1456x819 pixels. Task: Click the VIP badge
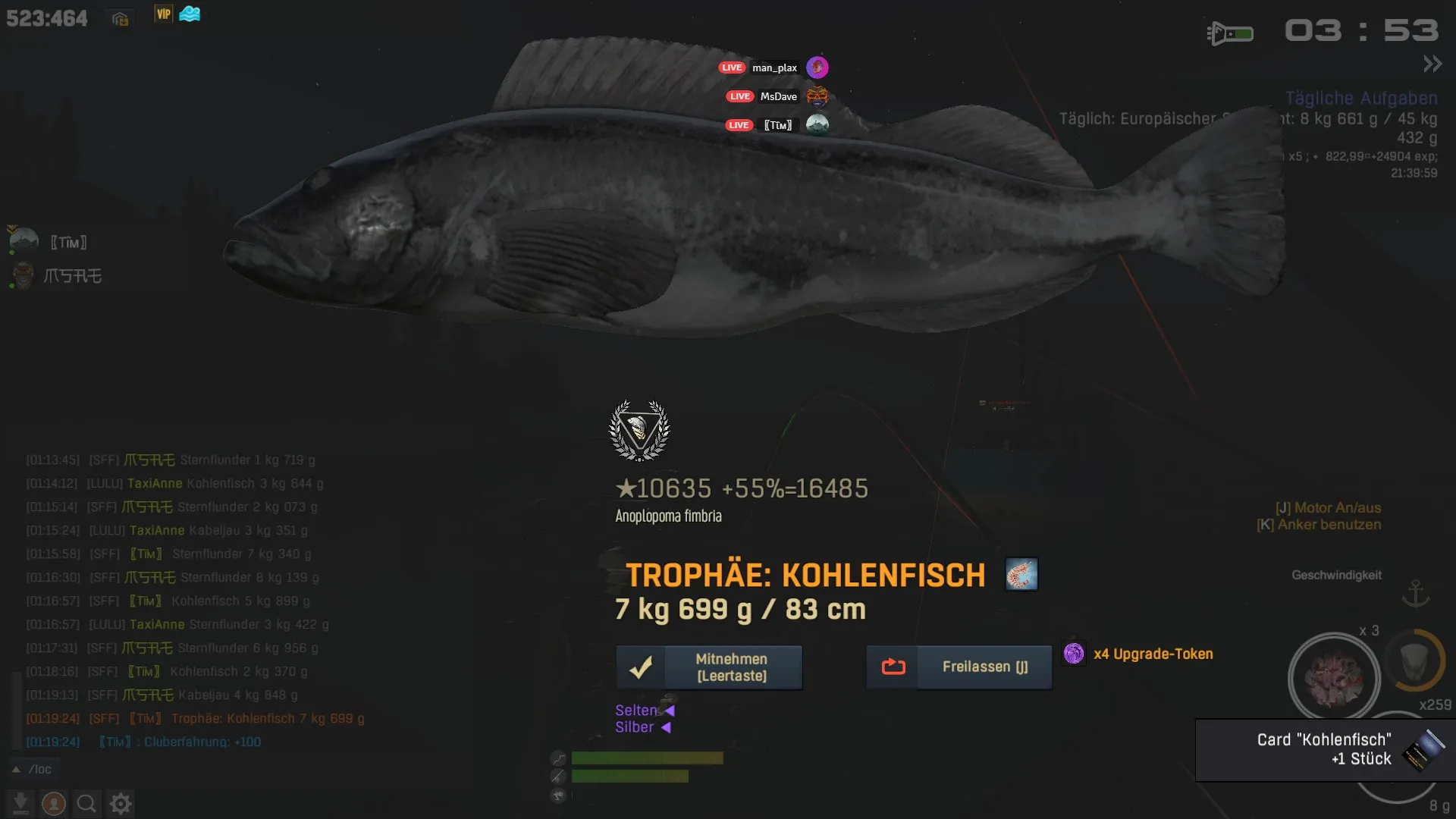pos(163,14)
